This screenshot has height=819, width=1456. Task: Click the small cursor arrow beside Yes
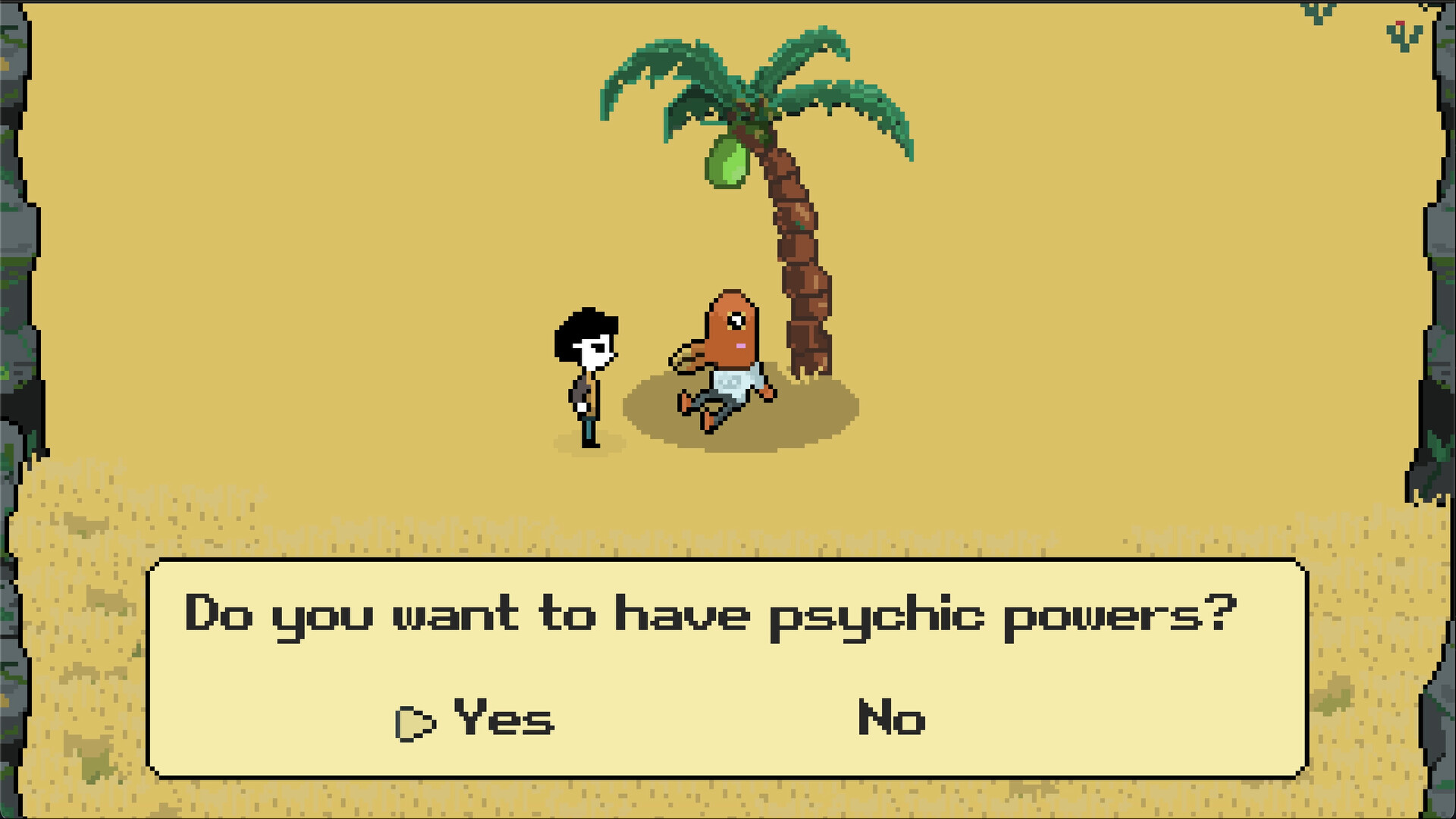[413, 723]
